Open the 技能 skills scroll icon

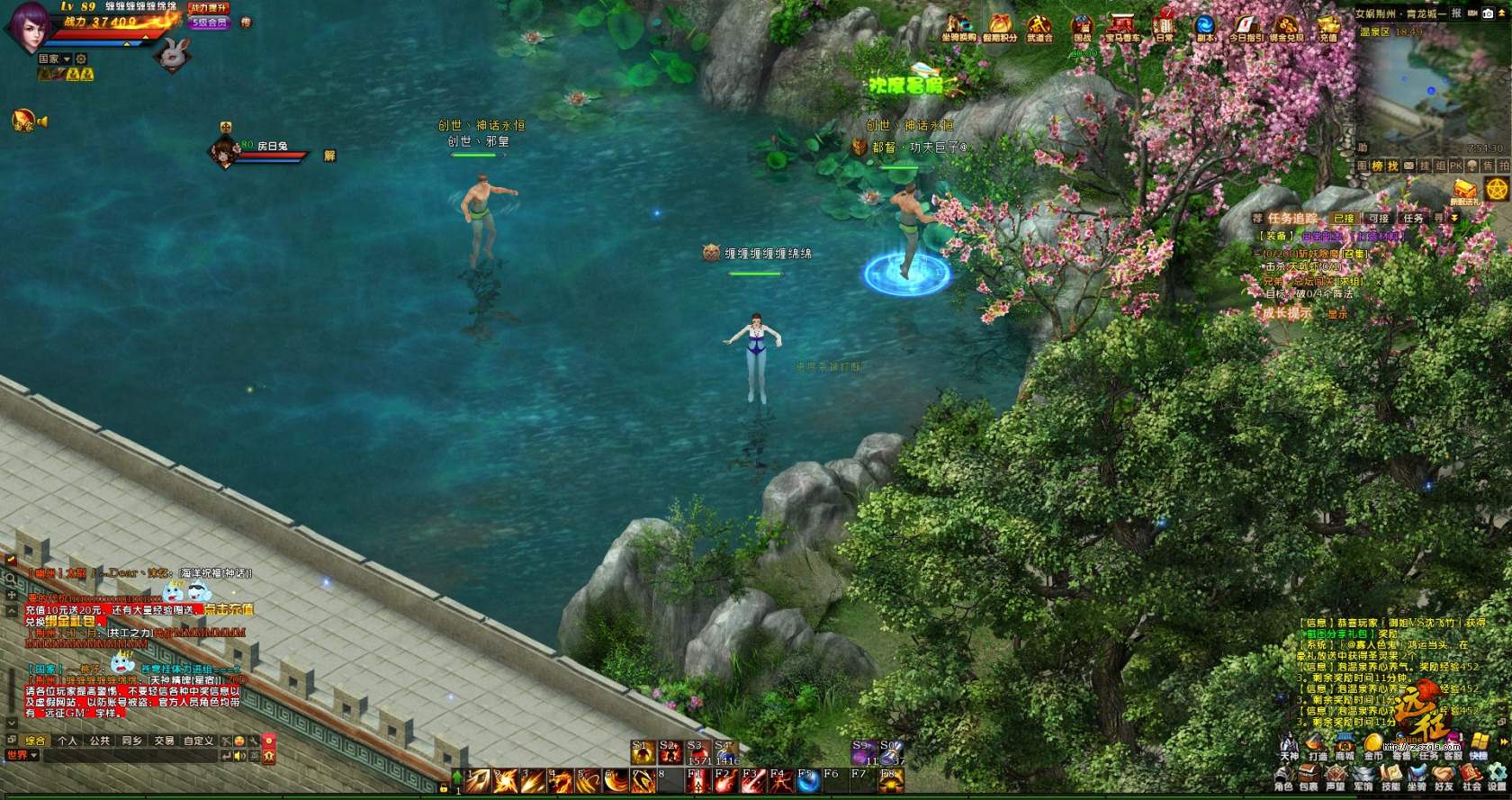coord(1390,777)
